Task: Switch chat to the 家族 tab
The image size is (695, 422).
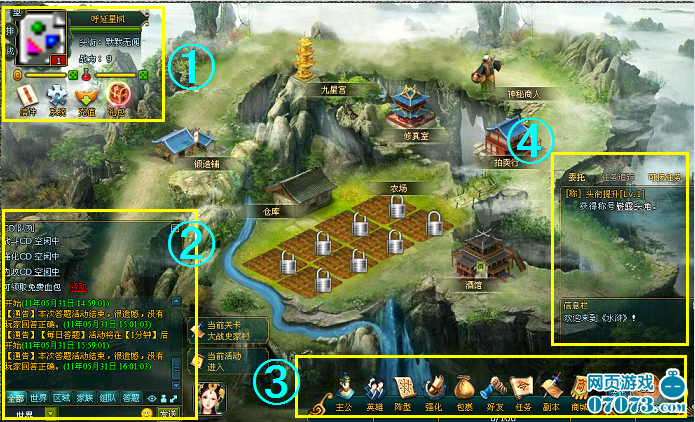Action: point(85,397)
